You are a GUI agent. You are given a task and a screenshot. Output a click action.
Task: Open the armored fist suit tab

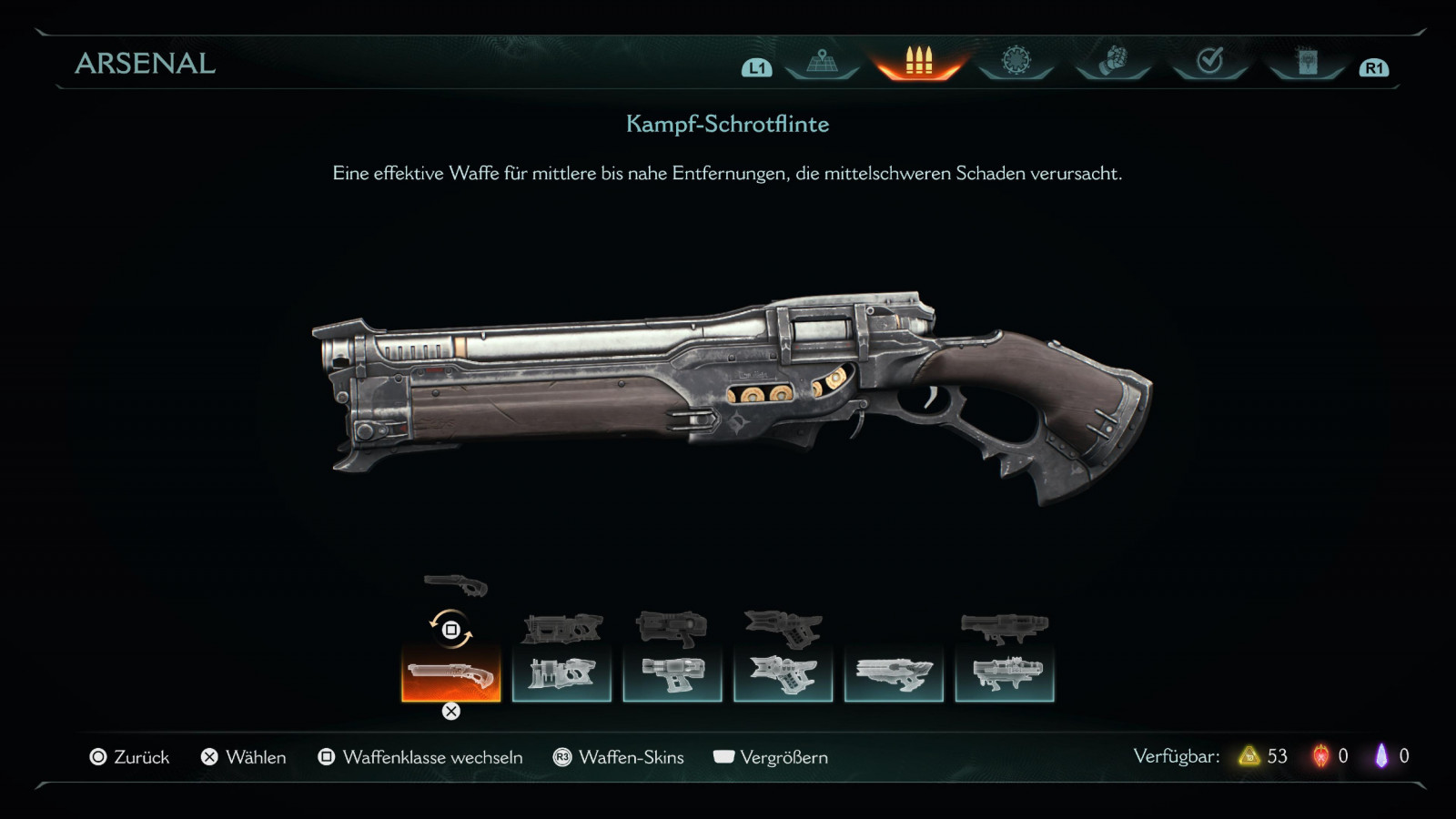click(1113, 62)
